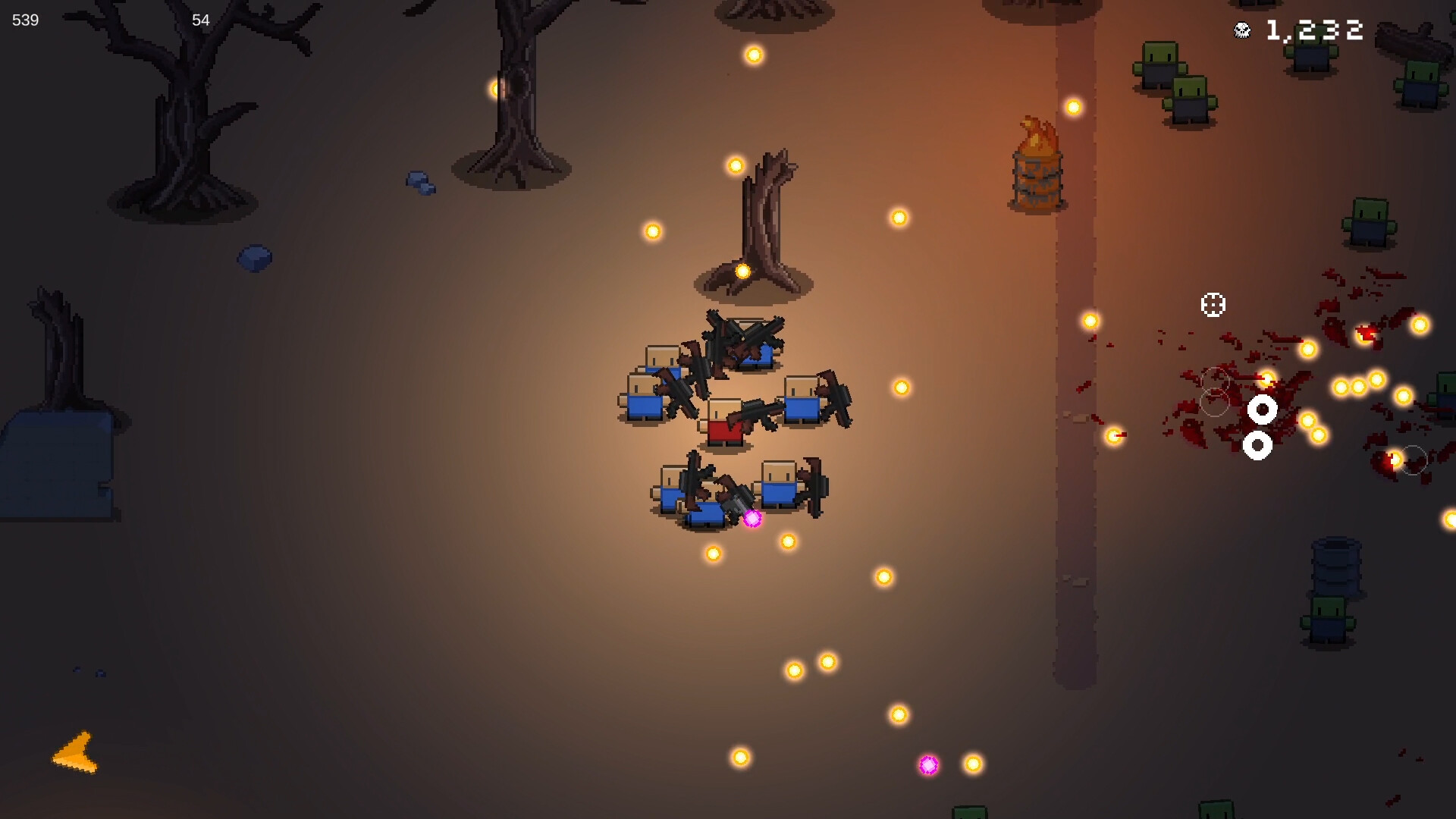The width and height of the screenshot is (1456, 819).
Task: Click the pink gem at the bottom
Action: click(927, 765)
